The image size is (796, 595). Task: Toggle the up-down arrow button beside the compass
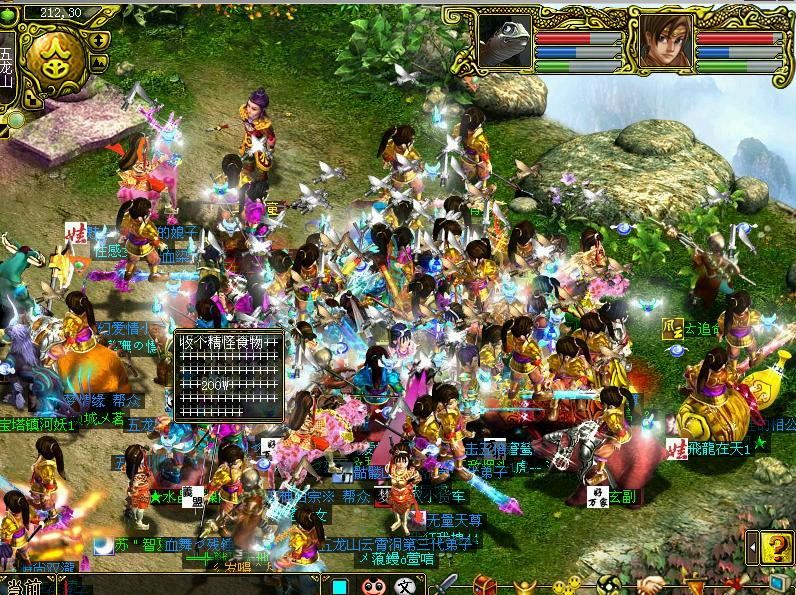click(100, 41)
